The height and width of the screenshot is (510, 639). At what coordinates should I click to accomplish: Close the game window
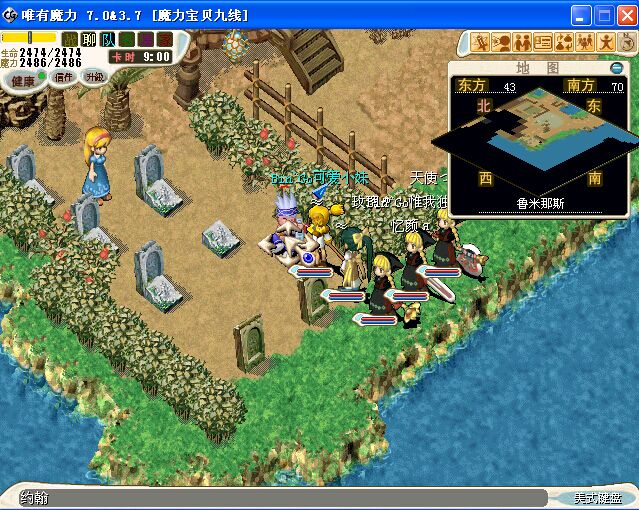626,15
